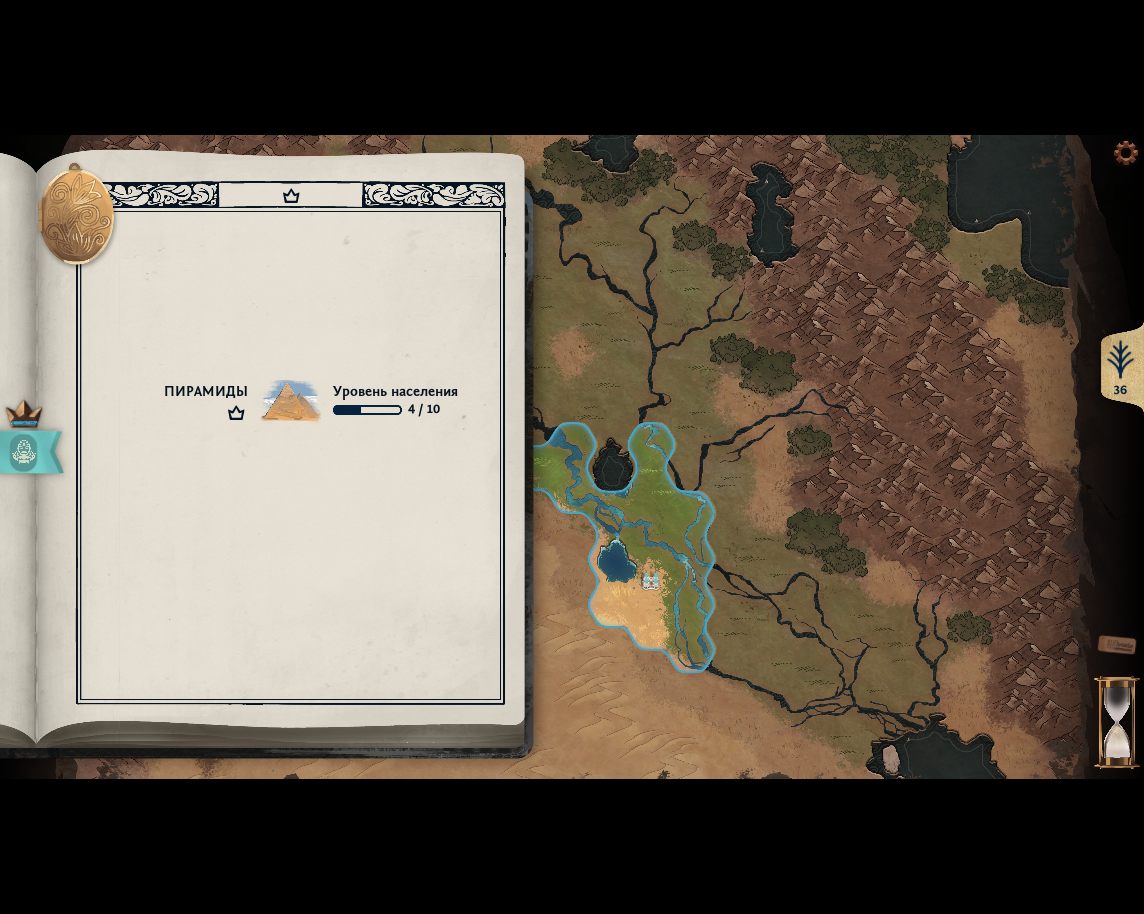Image resolution: width=1144 pixels, height=914 pixels.
Task: Select the golden lotus medallion
Action: coord(76,215)
